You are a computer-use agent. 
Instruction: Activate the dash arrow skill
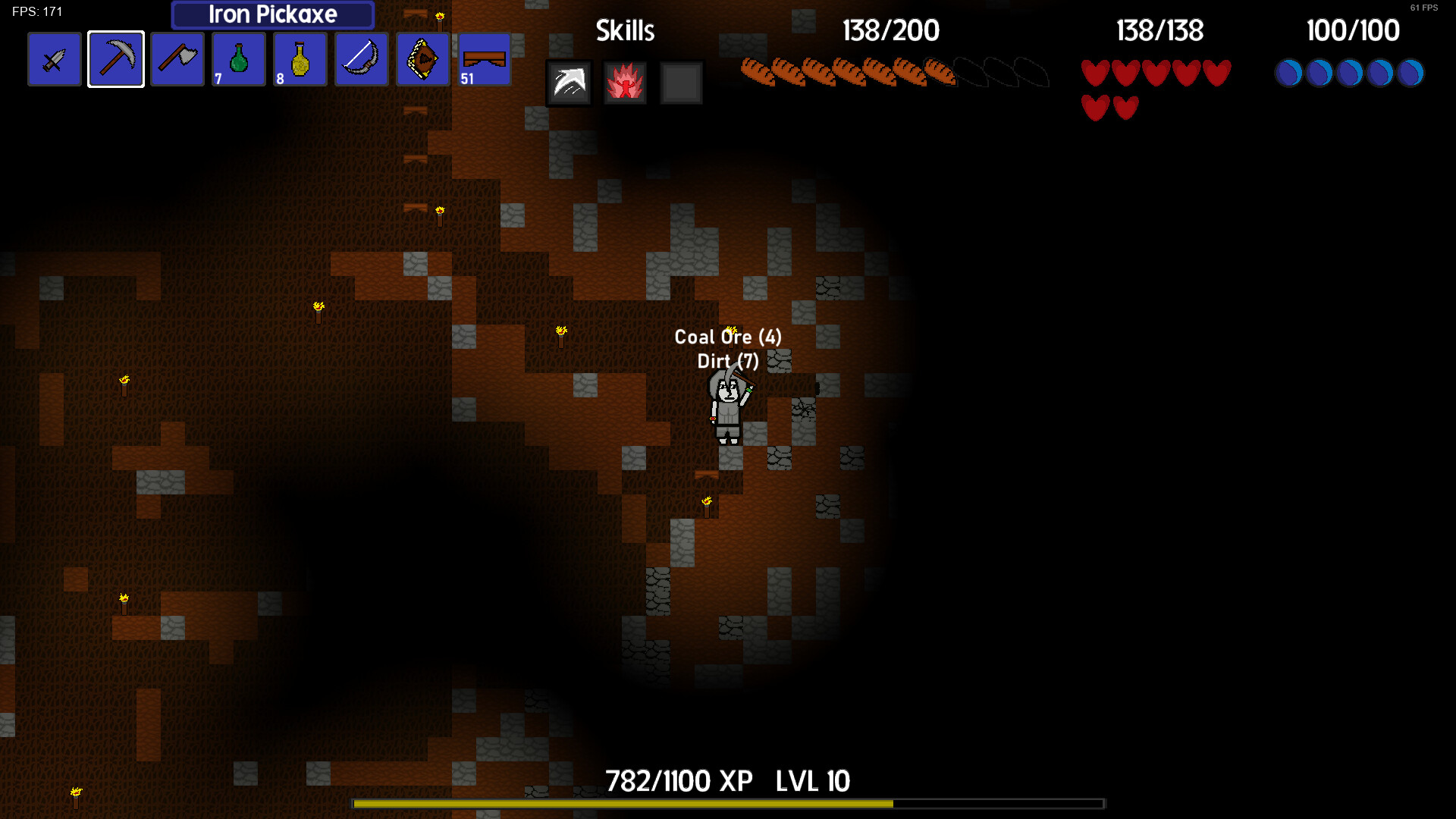(x=569, y=83)
